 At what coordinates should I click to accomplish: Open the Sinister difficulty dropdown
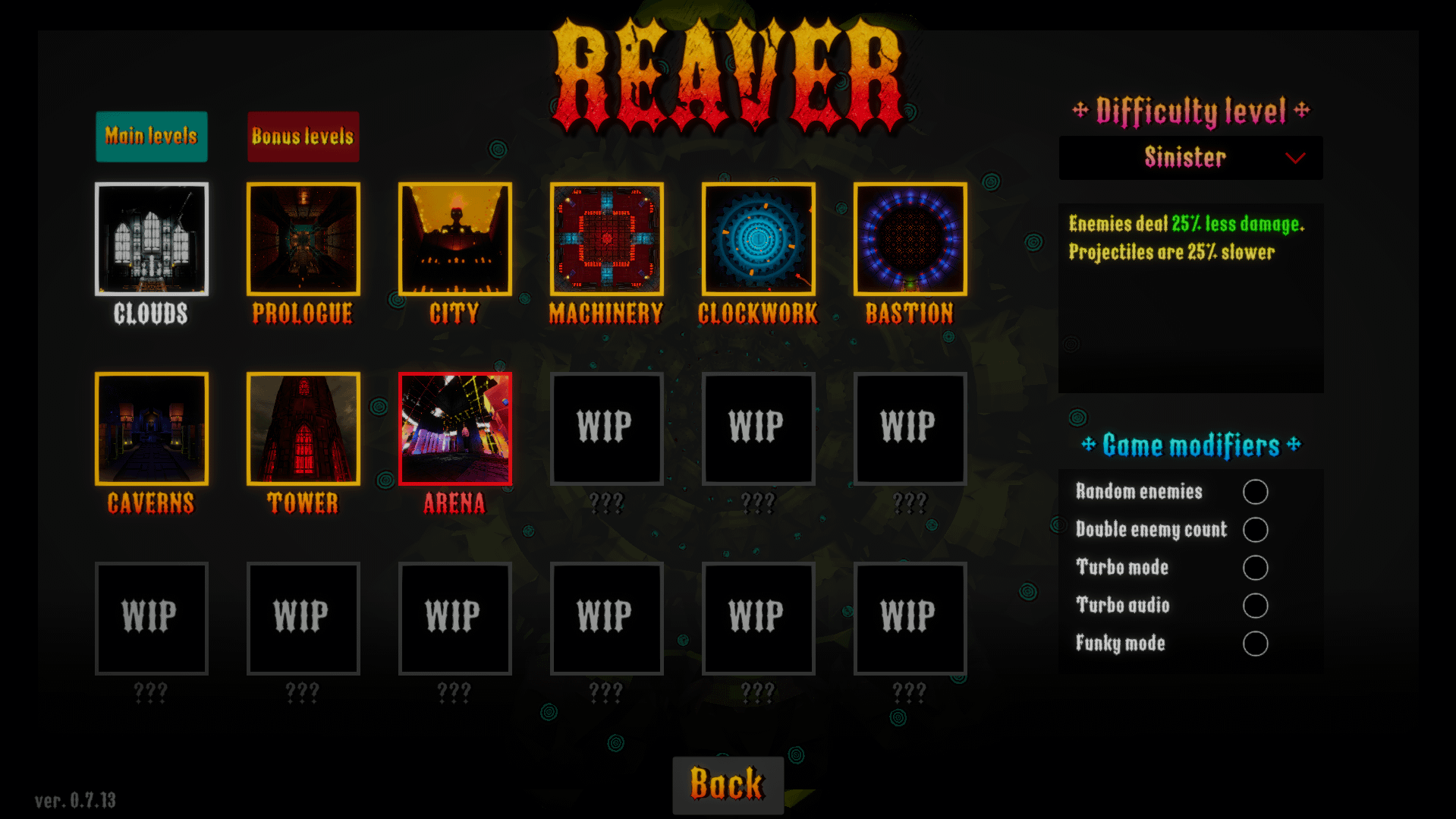(1190, 158)
